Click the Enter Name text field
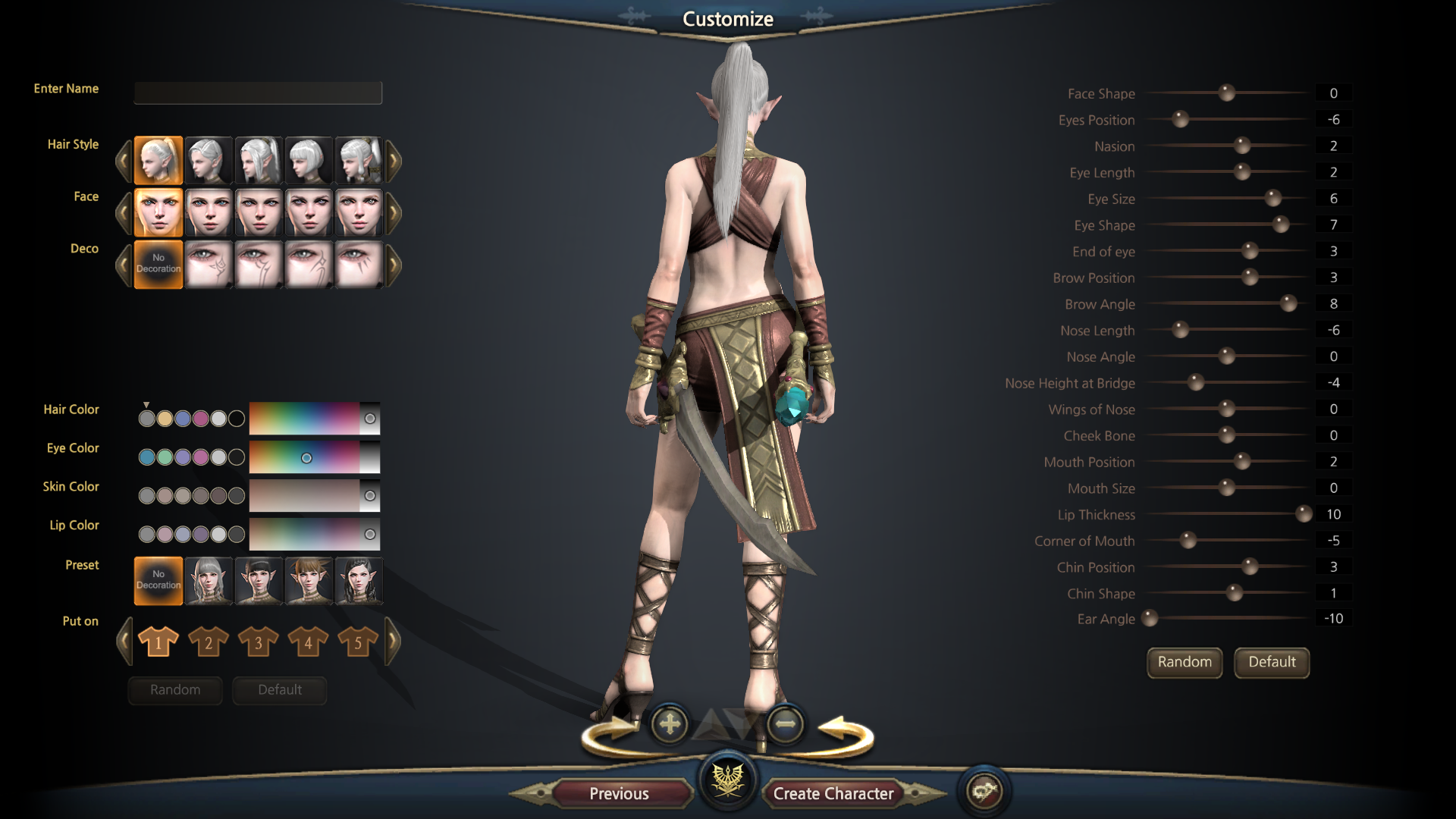The height and width of the screenshot is (819, 1456). click(258, 93)
